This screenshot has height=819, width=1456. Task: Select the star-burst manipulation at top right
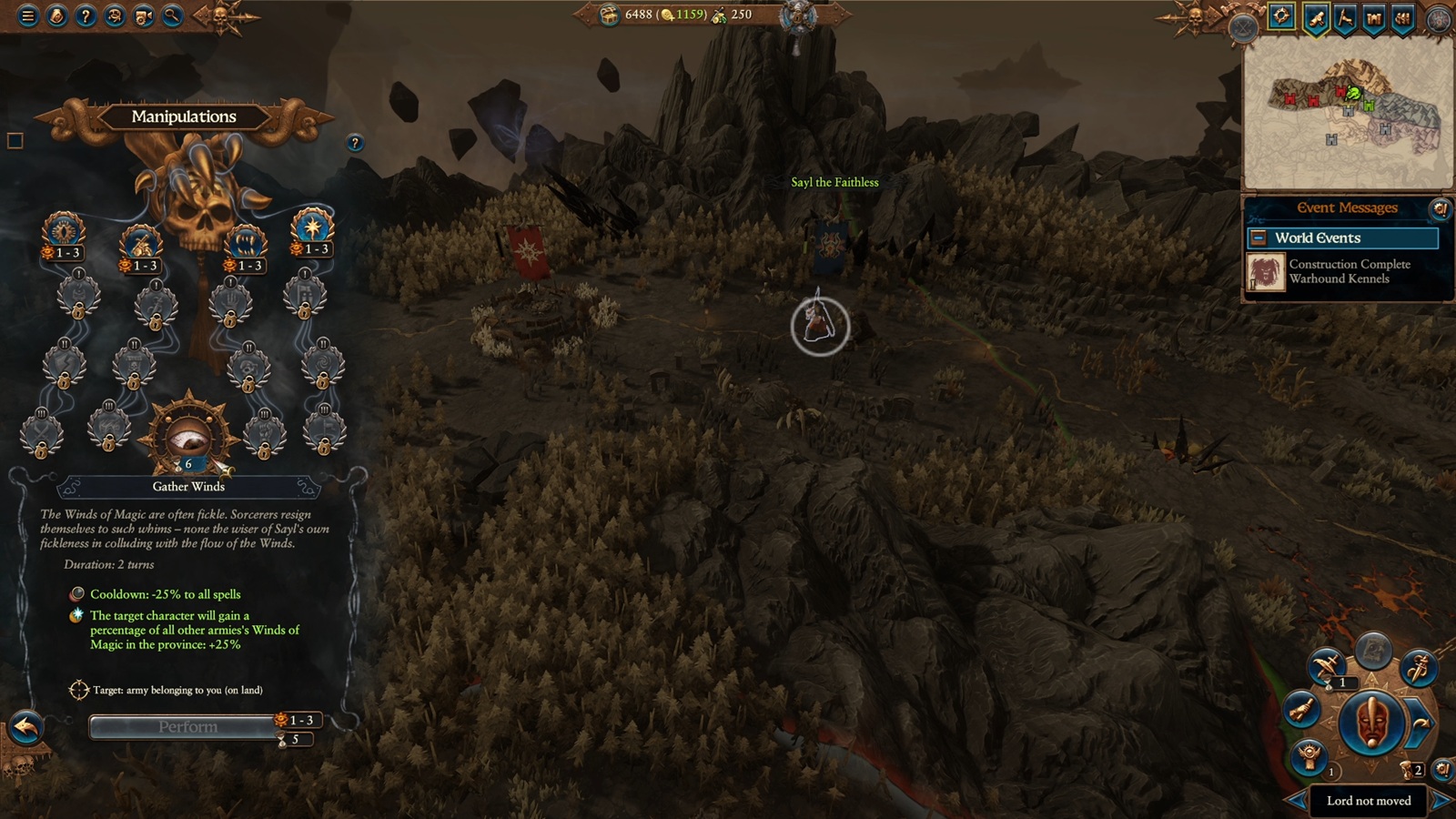click(312, 227)
